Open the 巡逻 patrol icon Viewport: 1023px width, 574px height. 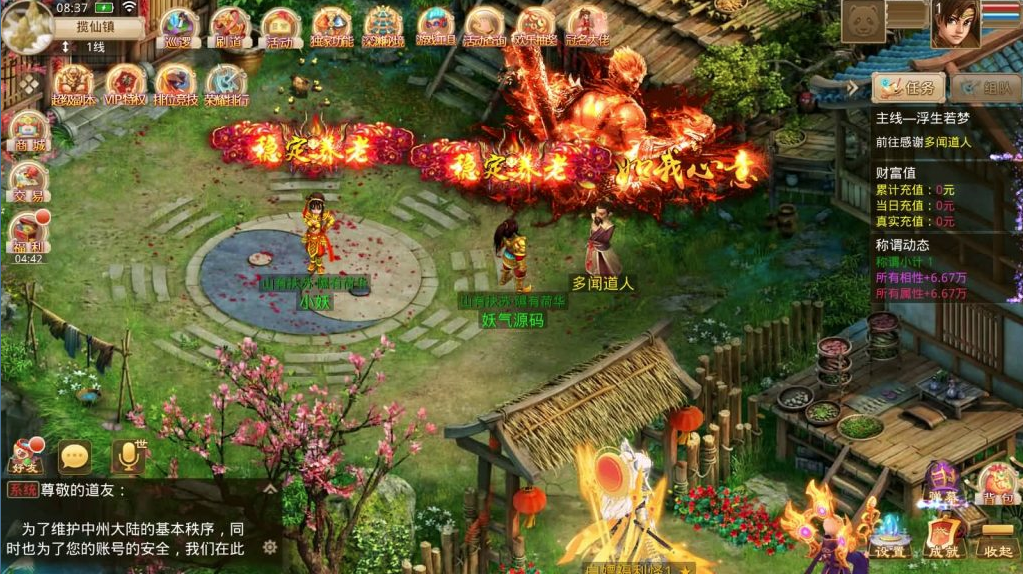179,28
